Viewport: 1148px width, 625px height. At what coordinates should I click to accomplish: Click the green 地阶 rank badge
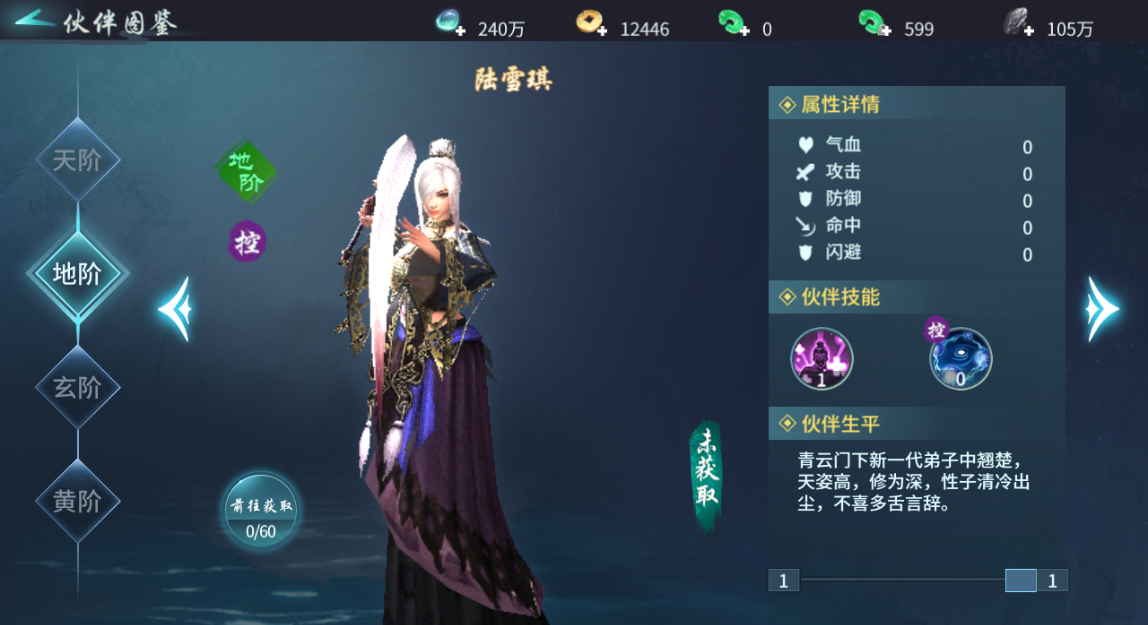[x=246, y=171]
